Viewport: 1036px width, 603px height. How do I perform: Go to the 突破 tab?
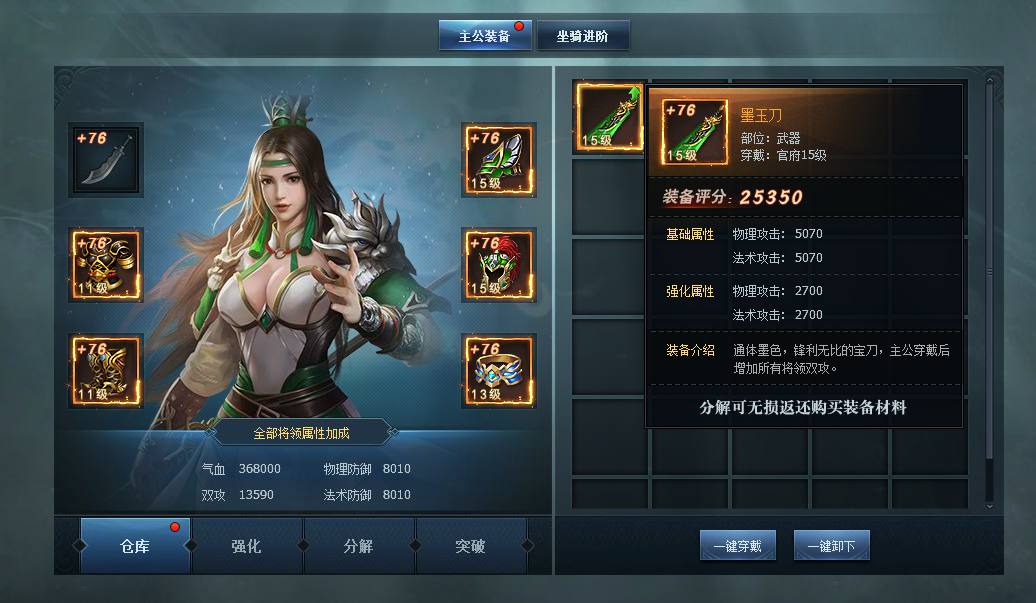click(470, 546)
